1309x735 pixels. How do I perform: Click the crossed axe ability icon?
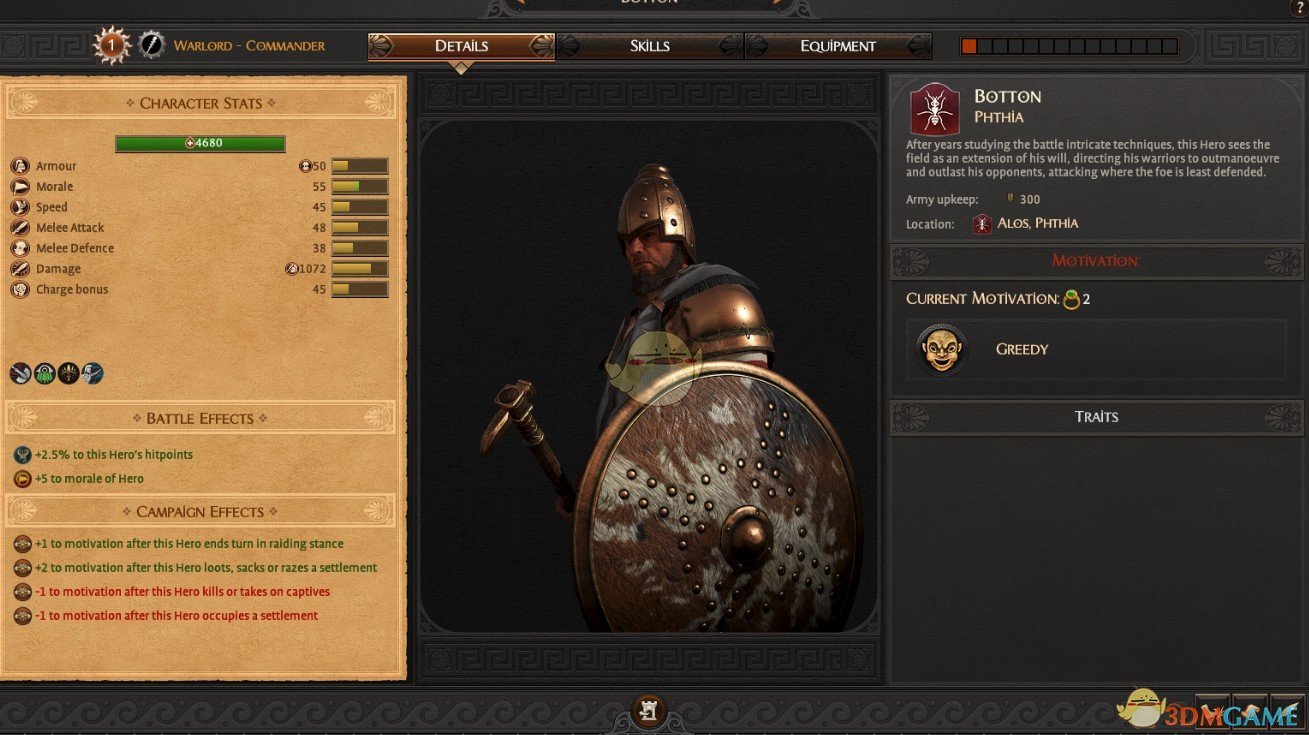tap(21, 374)
